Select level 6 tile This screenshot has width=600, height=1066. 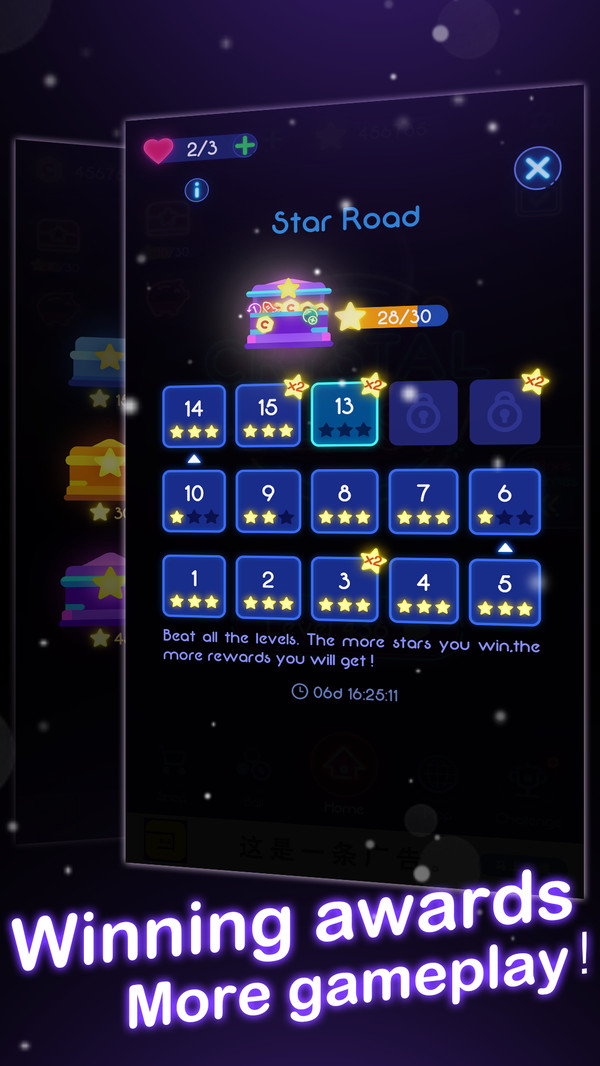click(x=504, y=501)
